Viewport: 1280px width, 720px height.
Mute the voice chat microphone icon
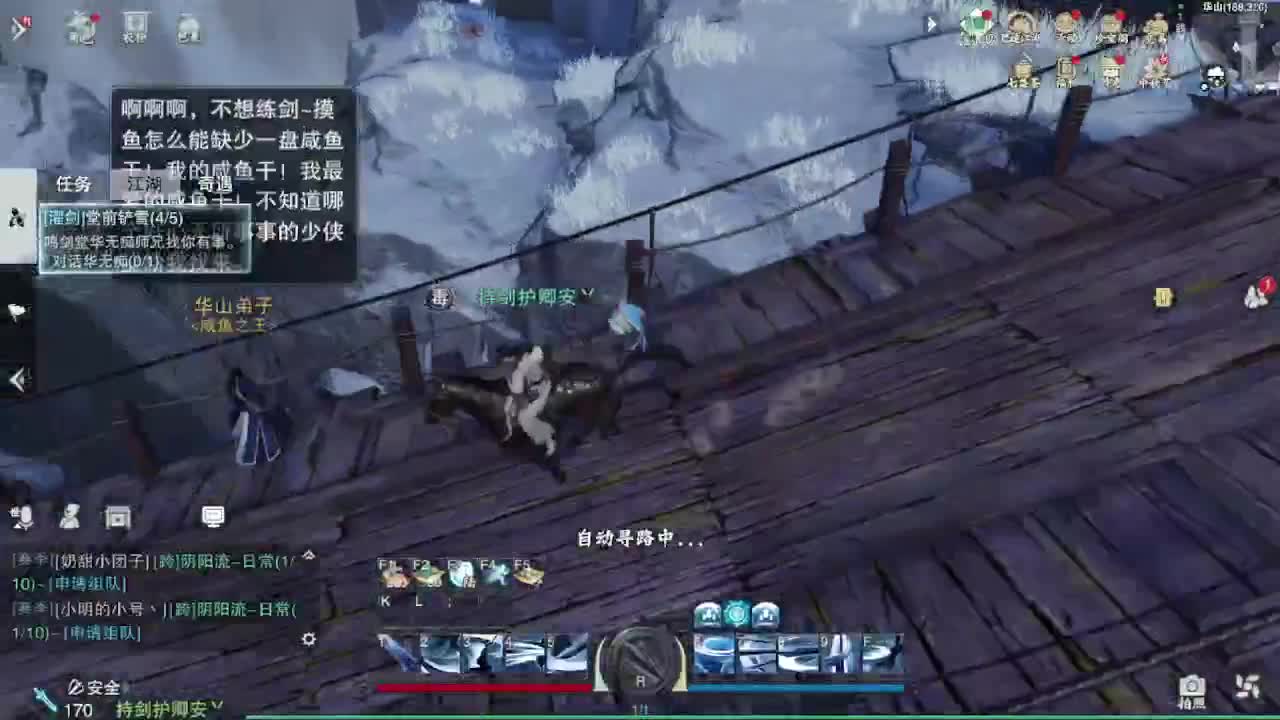(x=22, y=517)
